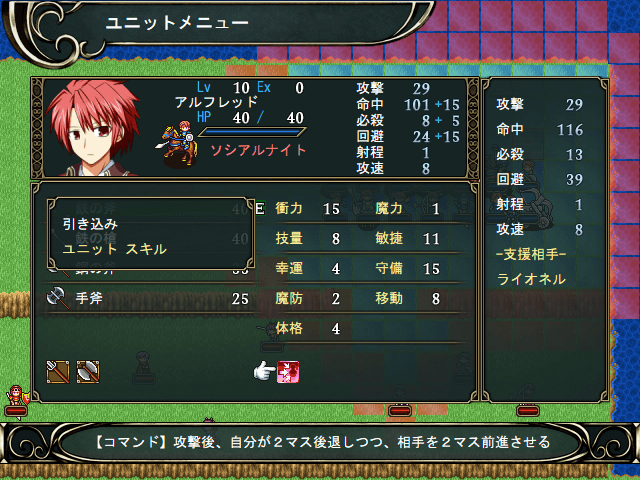Viewport: 640px width, 480px height.
Task: Select the 手斧 hand axe item row
Action: 150,298
